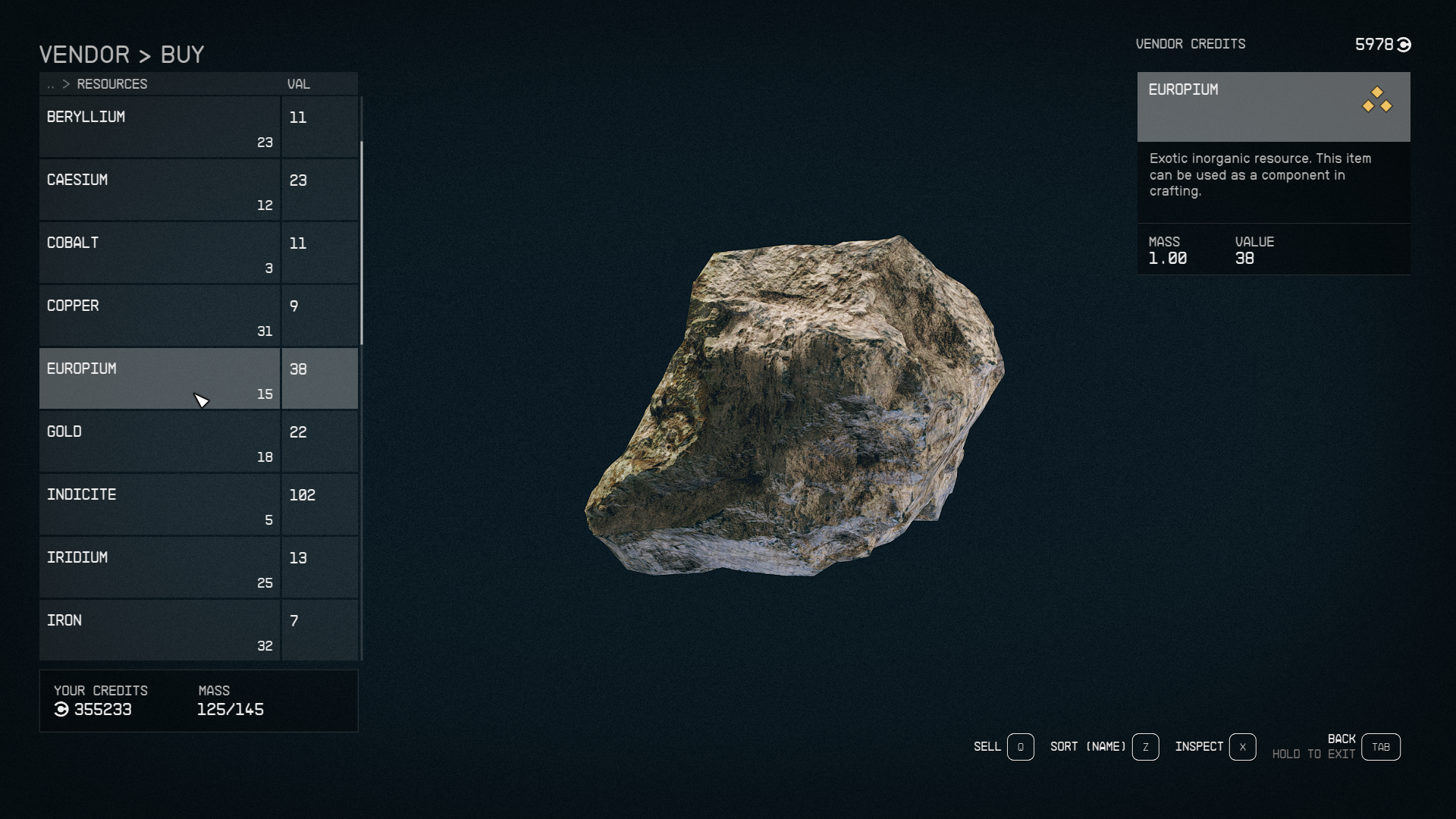Switch to the VENDOR > BUY heading
The image size is (1456, 819).
pos(121,54)
